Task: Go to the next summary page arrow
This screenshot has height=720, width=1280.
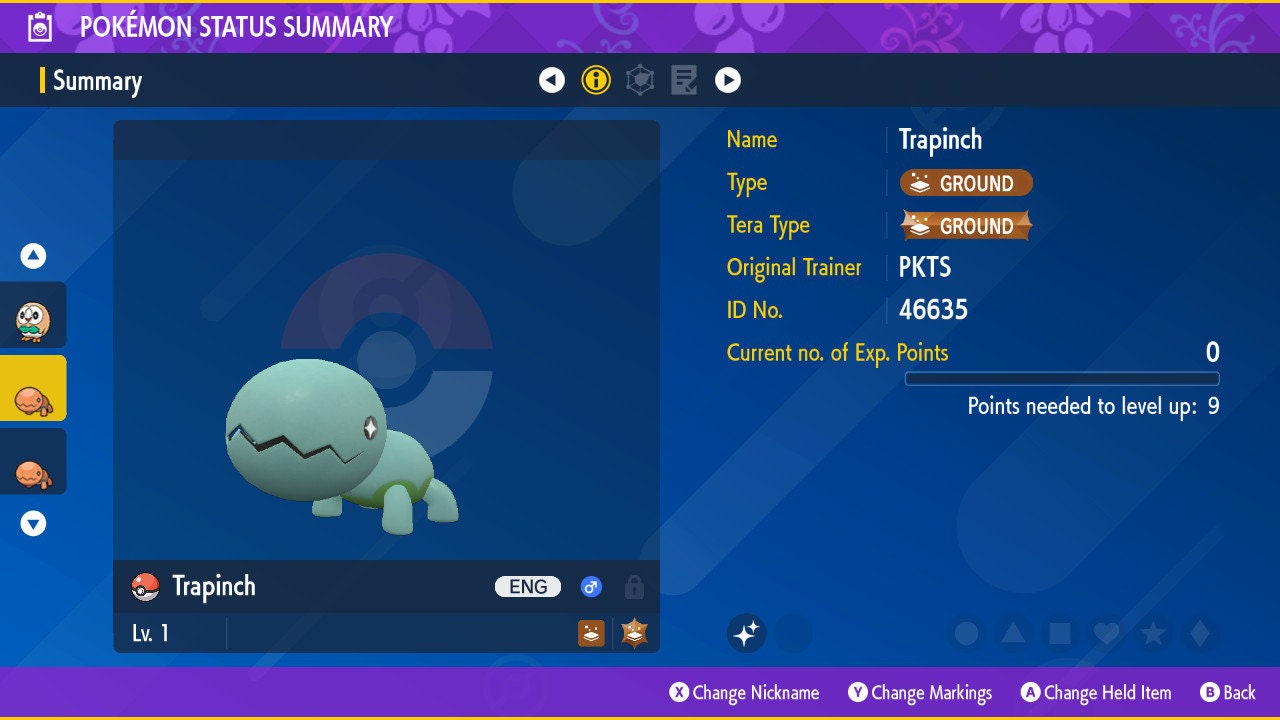Action: pos(728,80)
